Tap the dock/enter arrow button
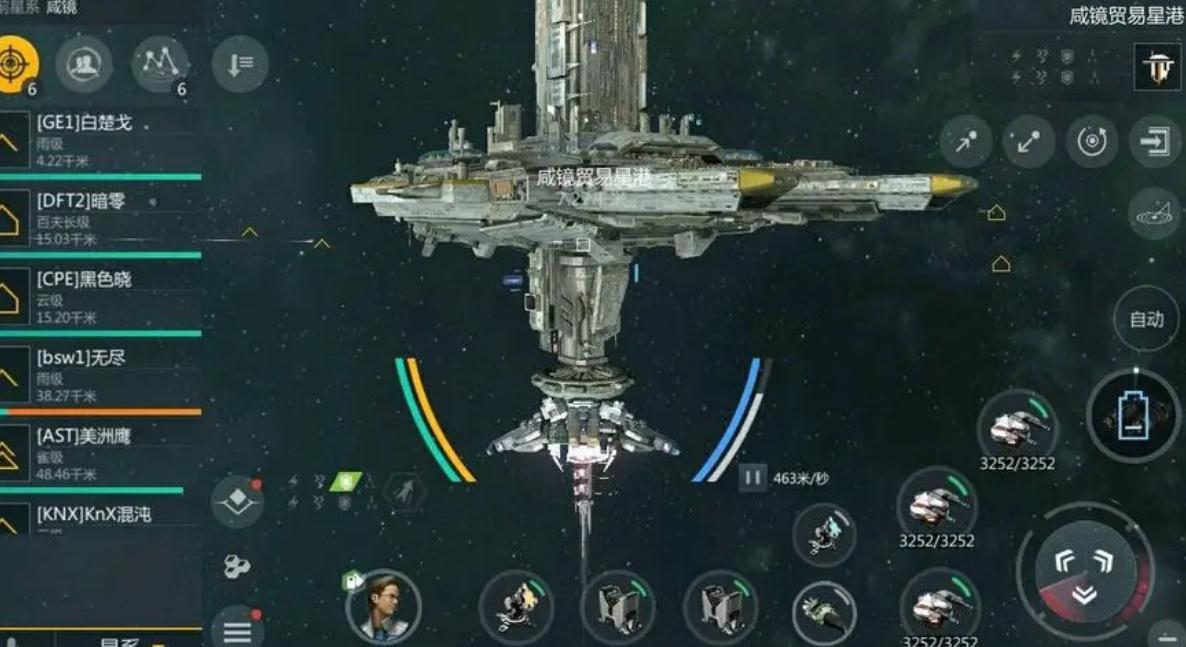 coord(1155,142)
